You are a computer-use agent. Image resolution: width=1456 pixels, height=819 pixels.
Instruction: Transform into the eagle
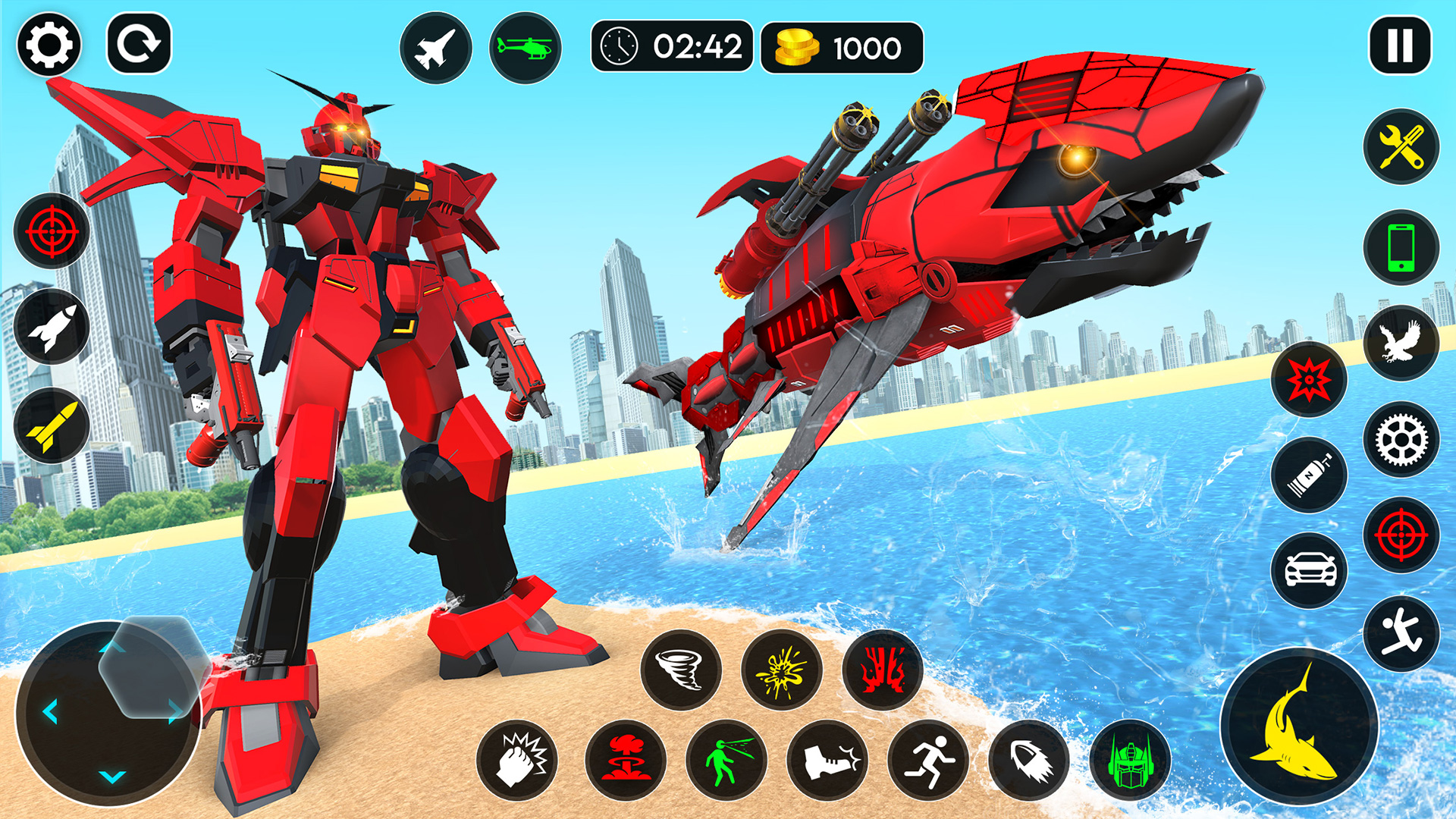tap(1402, 343)
